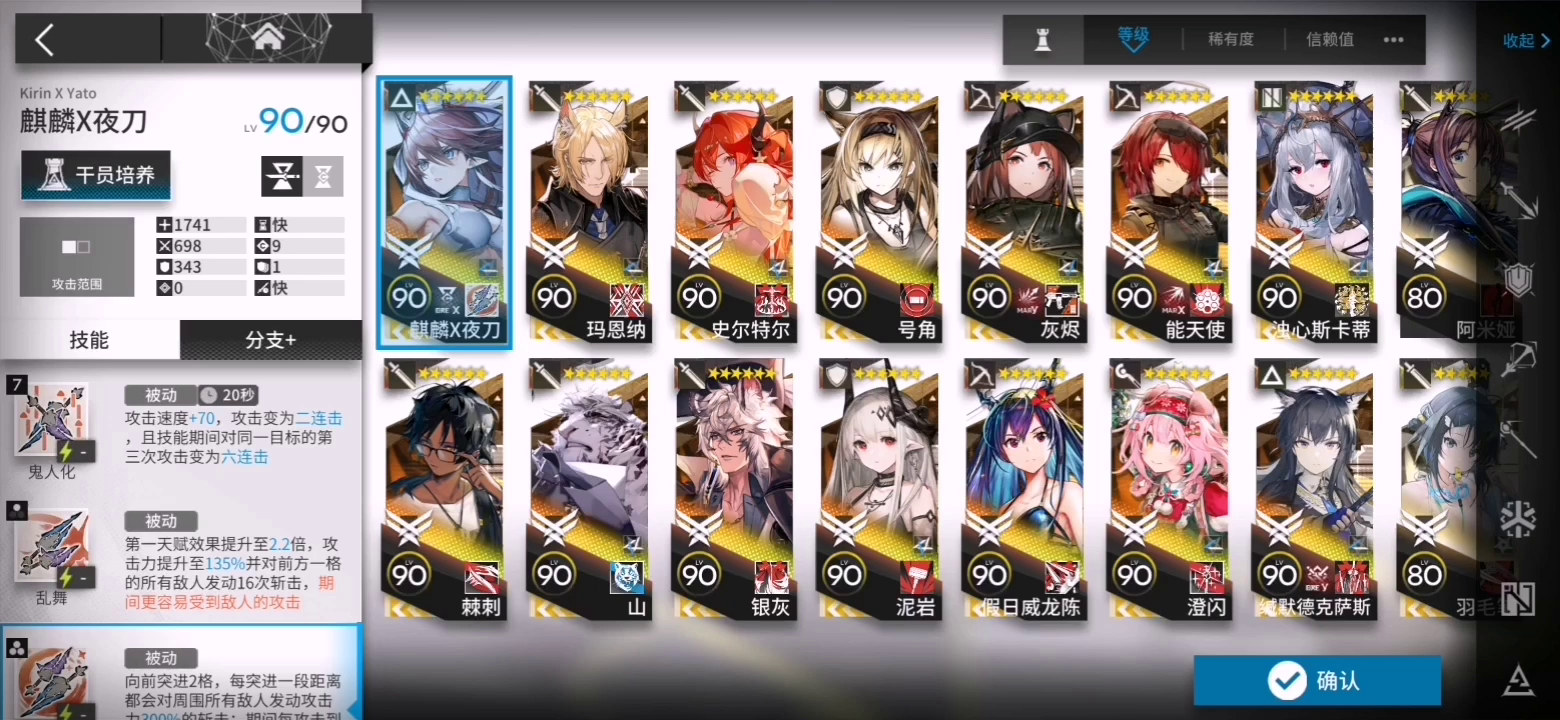Image resolution: width=1560 pixels, height=720 pixels.
Task: Switch to the 技能 skills tab
Action: click(90, 340)
